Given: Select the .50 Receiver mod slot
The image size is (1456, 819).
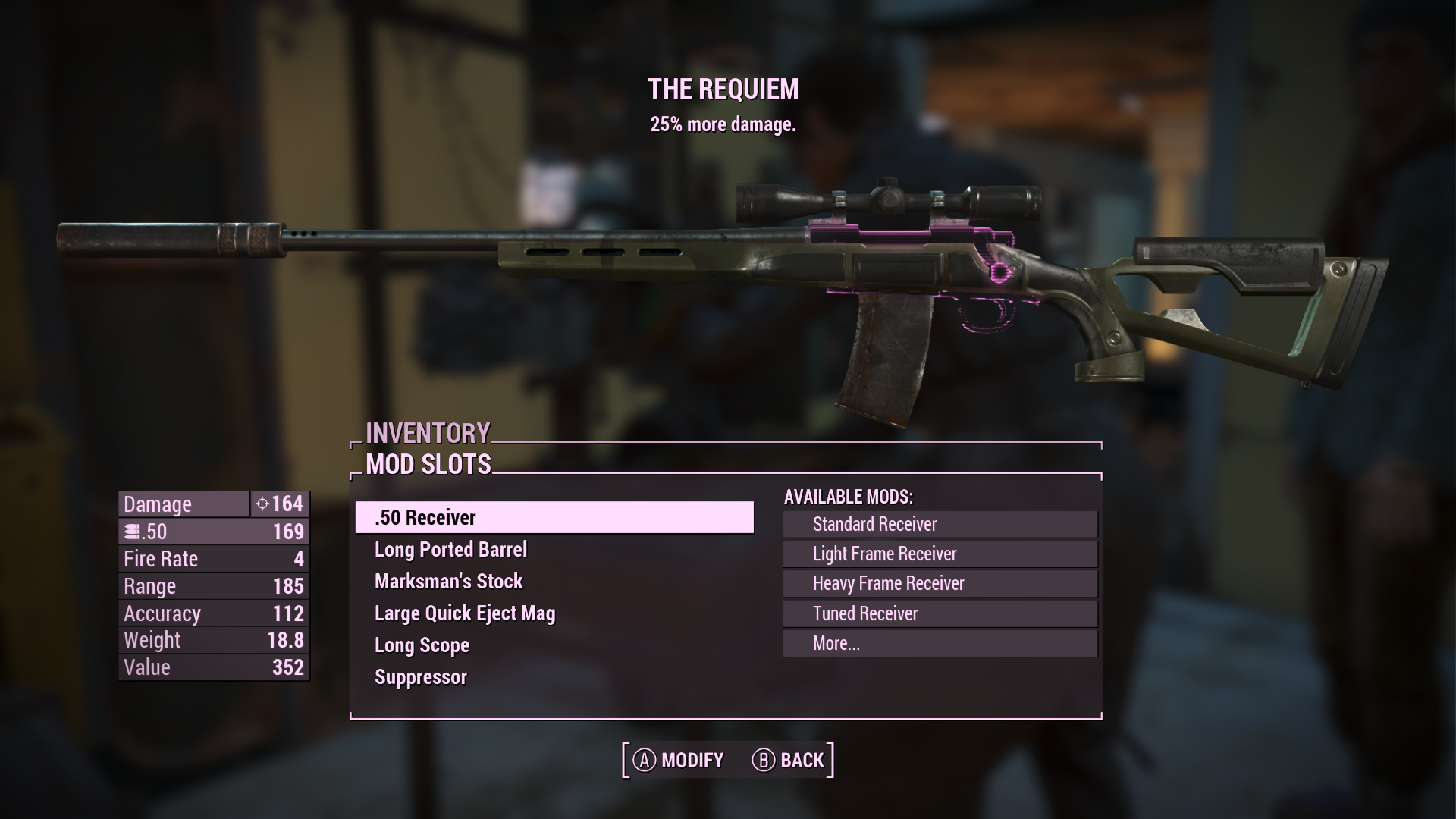Looking at the screenshot, I should 554,517.
